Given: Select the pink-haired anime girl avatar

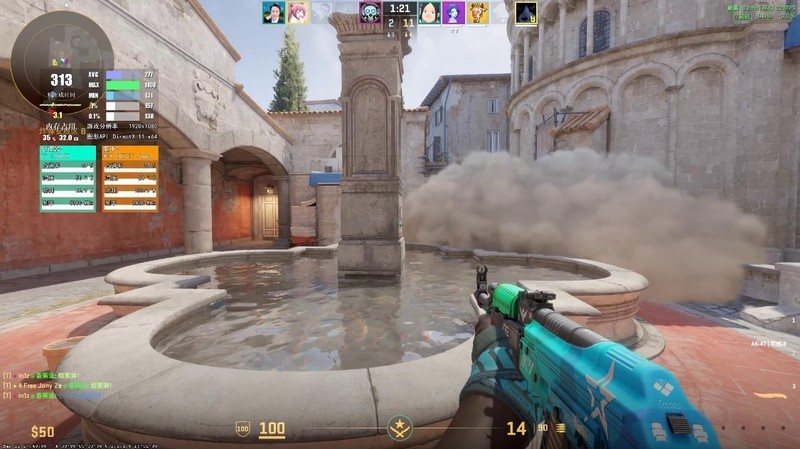Looking at the screenshot, I should pyautogui.click(x=297, y=12).
